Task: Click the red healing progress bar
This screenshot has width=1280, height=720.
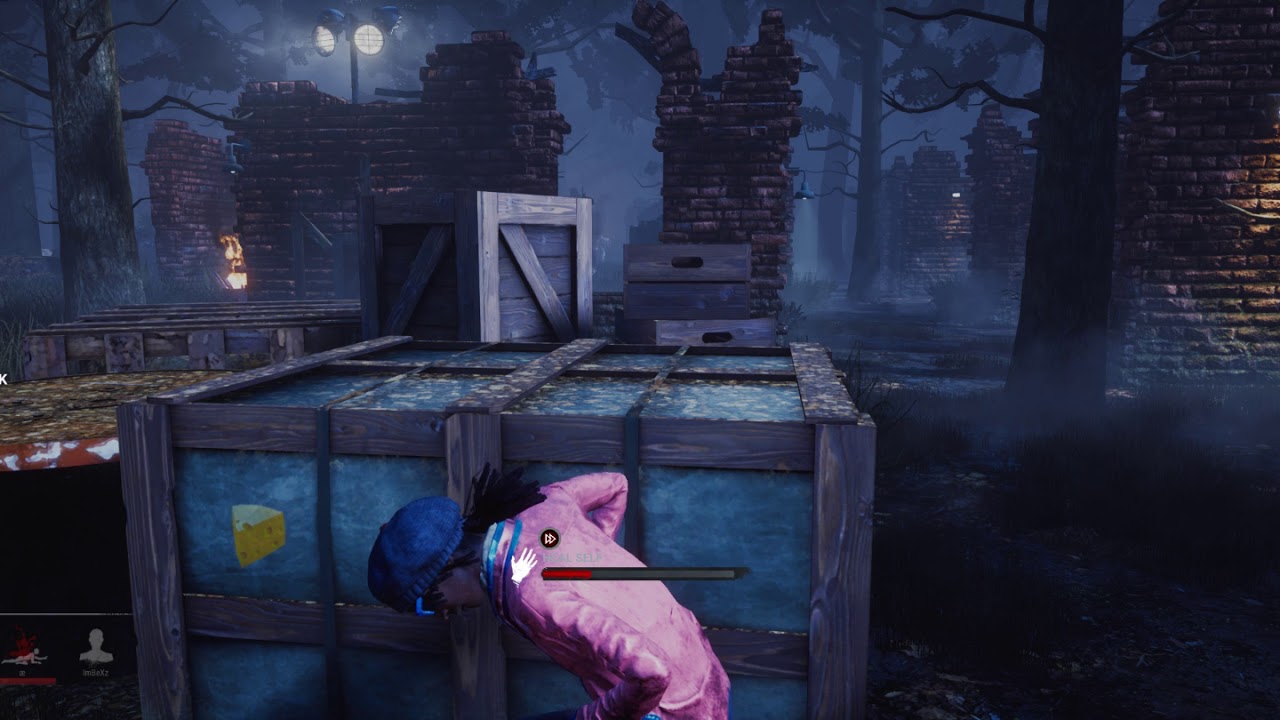Action: pyautogui.click(x=565, y=574)
